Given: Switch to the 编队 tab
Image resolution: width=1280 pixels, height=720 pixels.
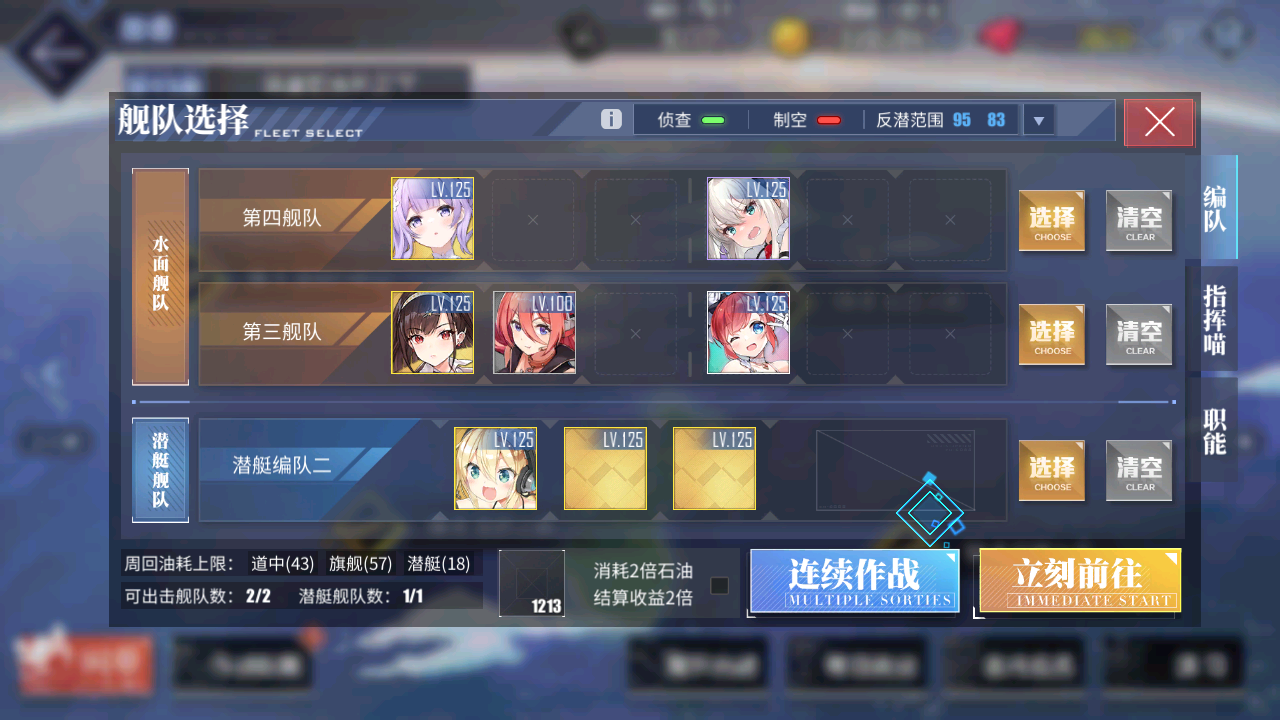Looking at the screenshot, I should [1214, 208].
